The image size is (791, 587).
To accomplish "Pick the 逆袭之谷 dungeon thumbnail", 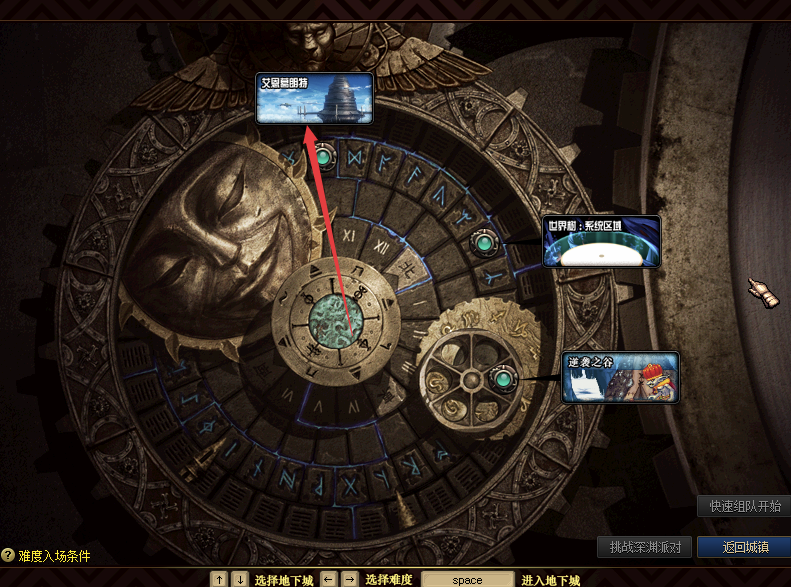I will click(620, 377).
